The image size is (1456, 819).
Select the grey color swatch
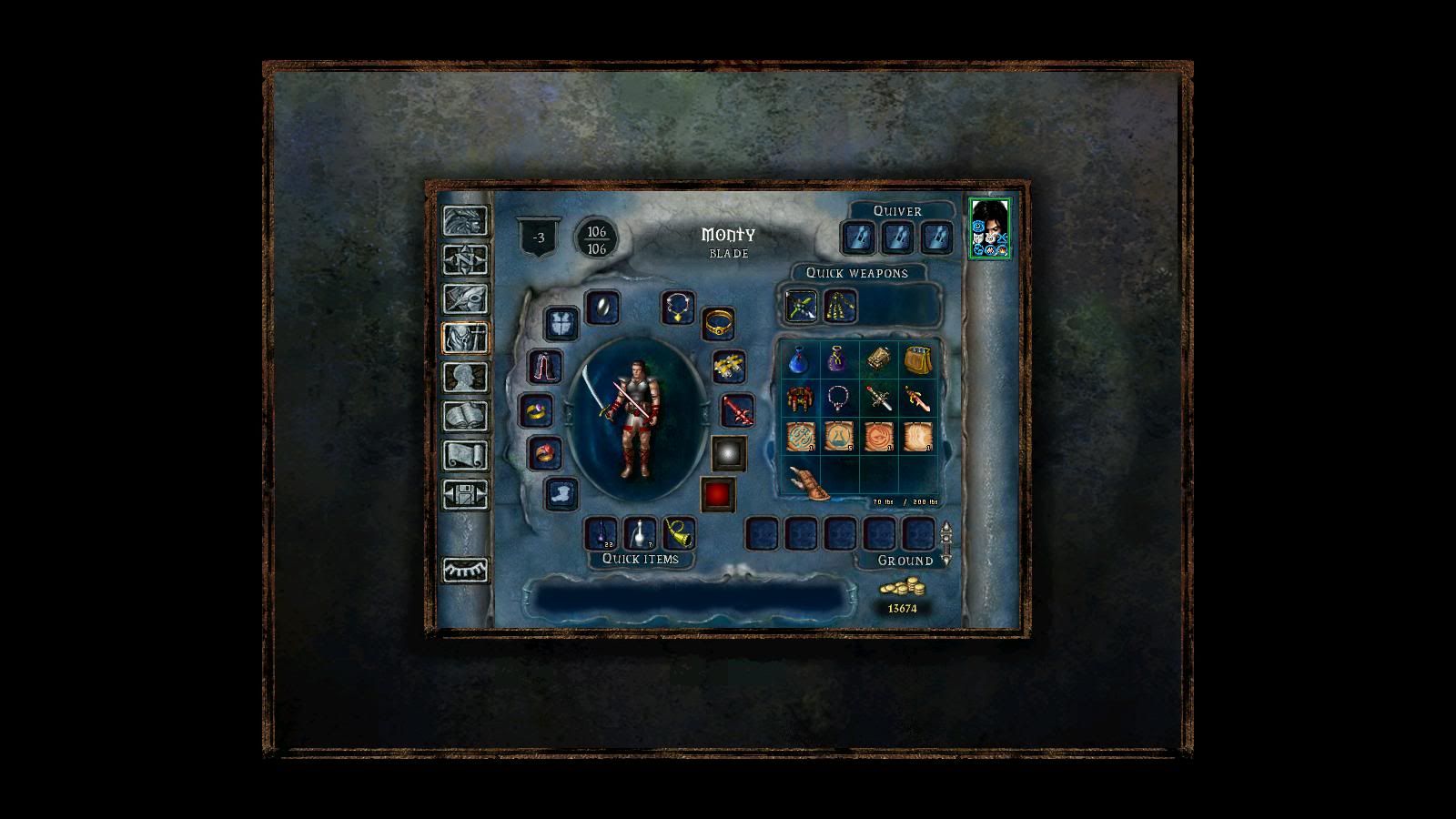click(x=728, y=452)
